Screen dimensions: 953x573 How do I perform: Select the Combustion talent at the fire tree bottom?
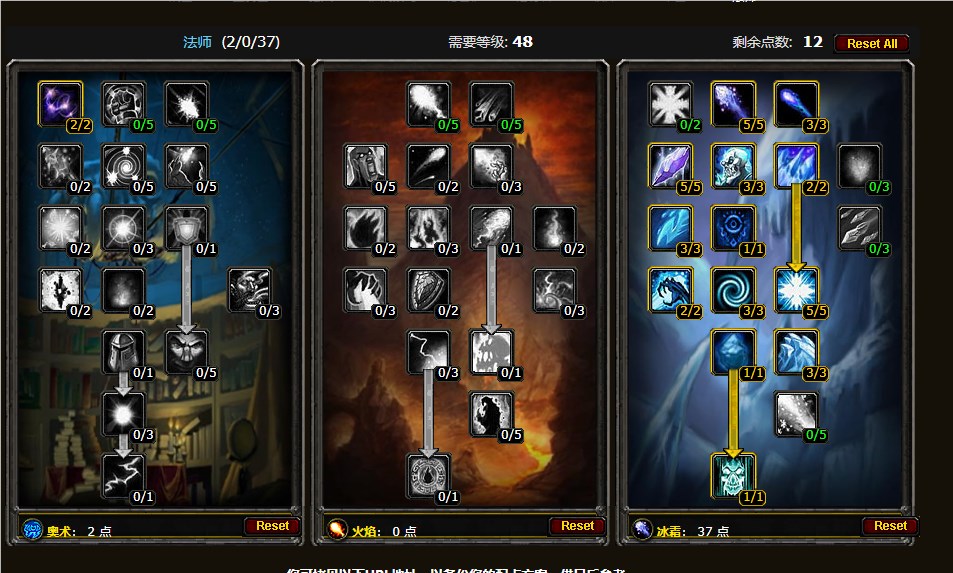(428, 475)
